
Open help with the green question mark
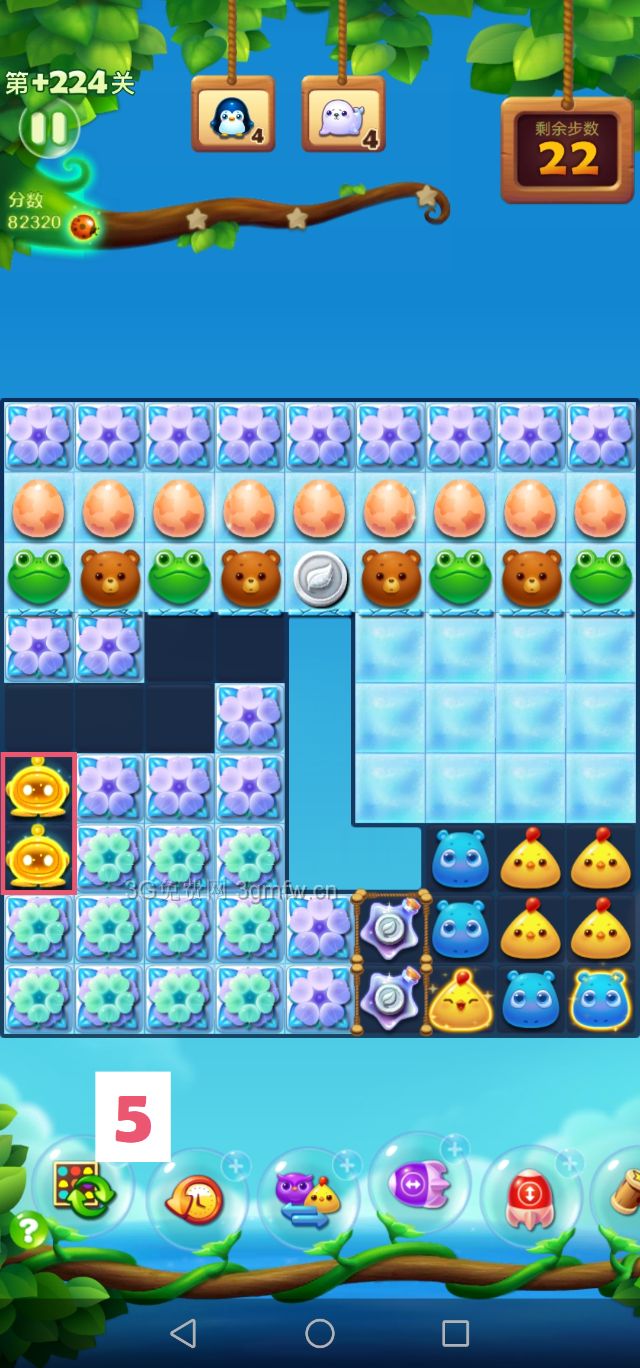coord(28,1229)
